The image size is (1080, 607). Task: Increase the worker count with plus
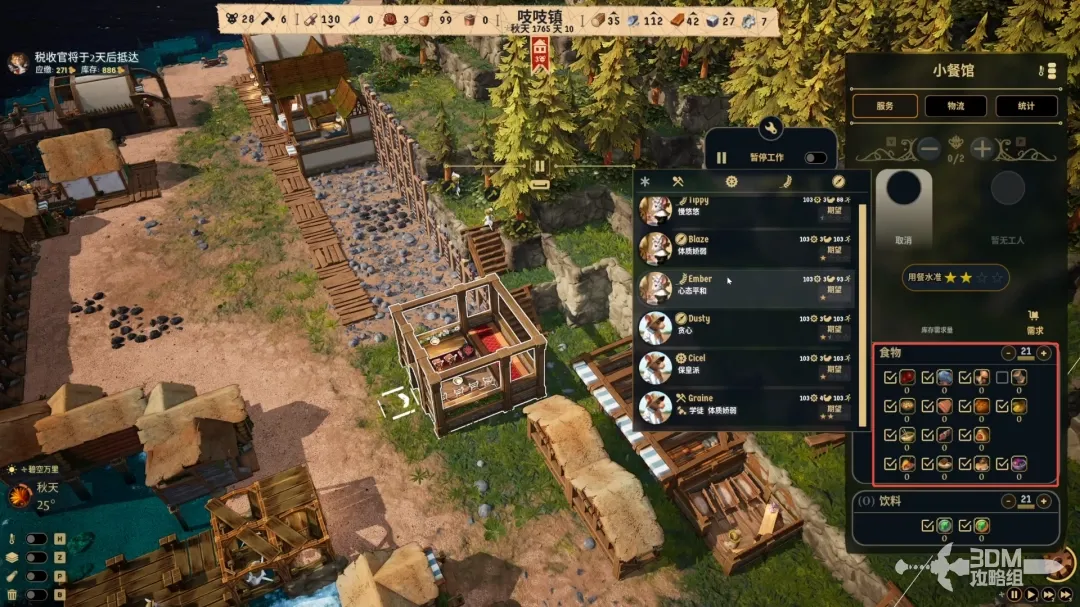[982, 149]
